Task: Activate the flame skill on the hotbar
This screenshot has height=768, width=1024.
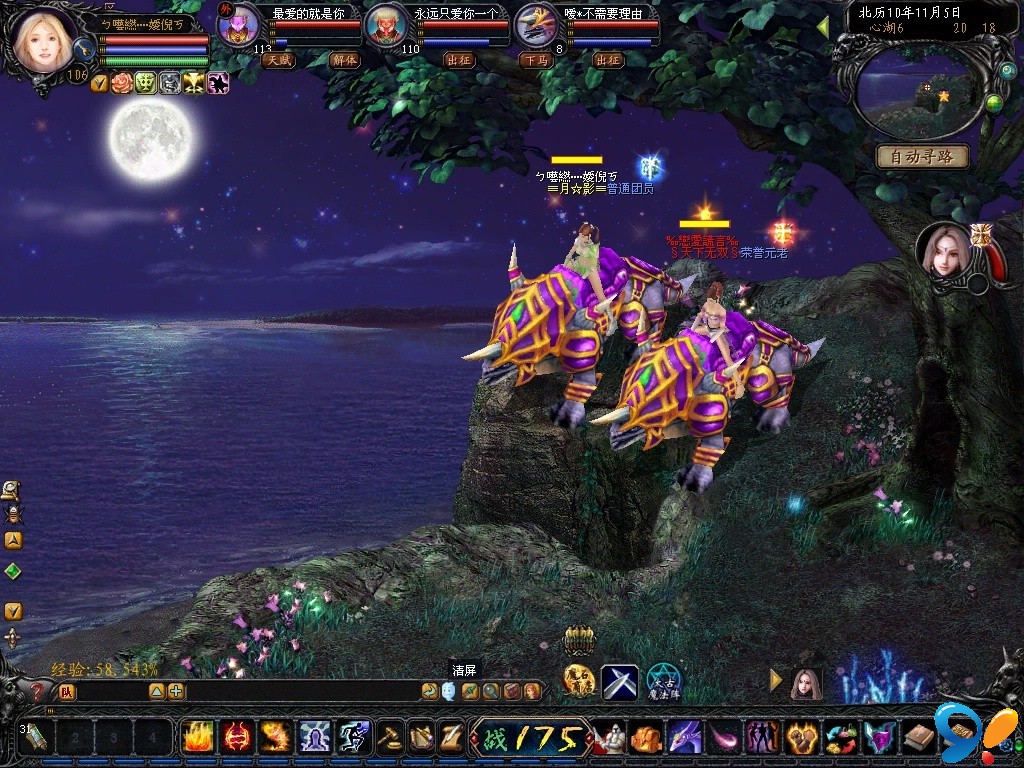Action: [197, 737]
